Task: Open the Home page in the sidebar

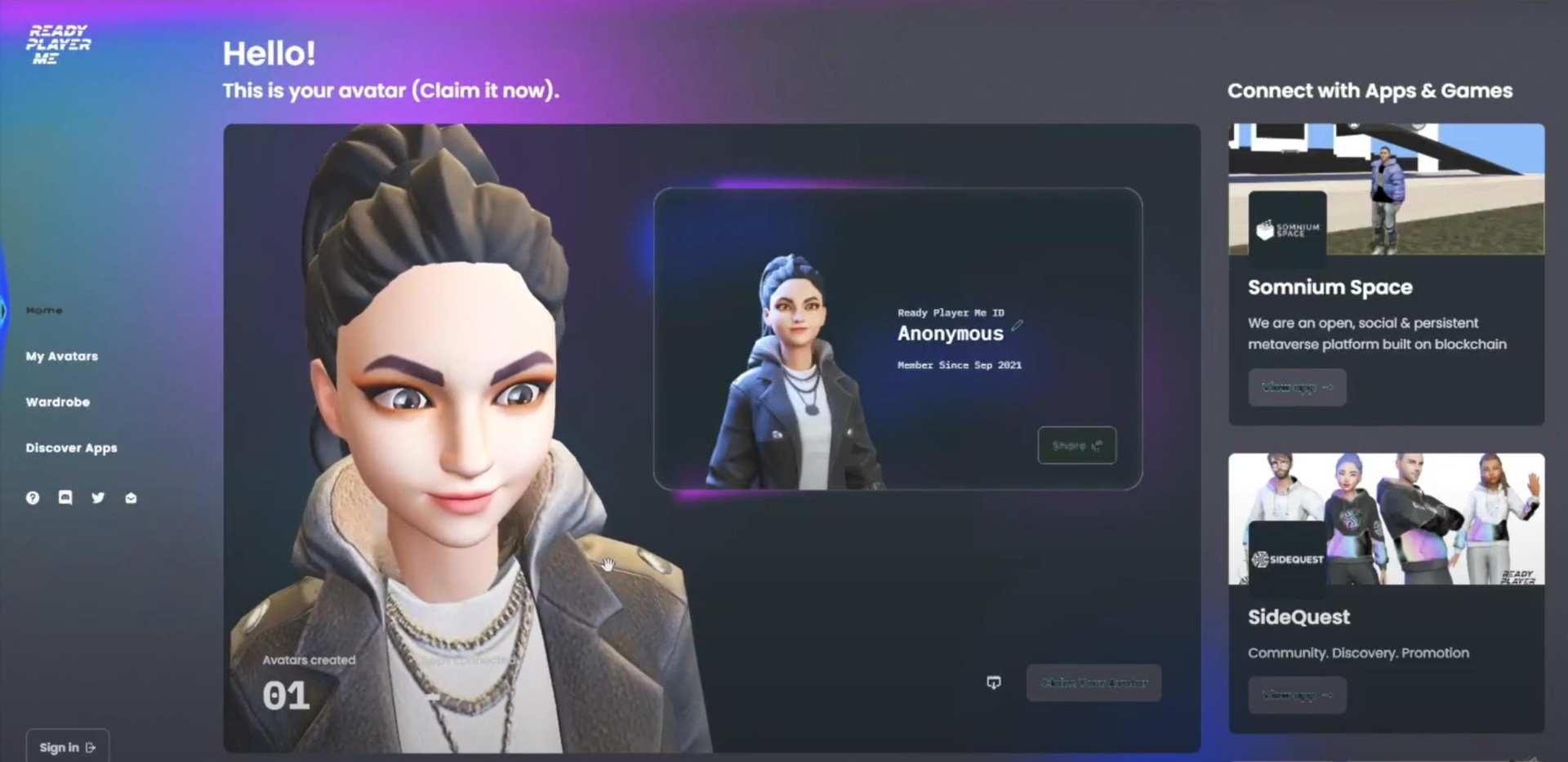Action: coord(44,310)
